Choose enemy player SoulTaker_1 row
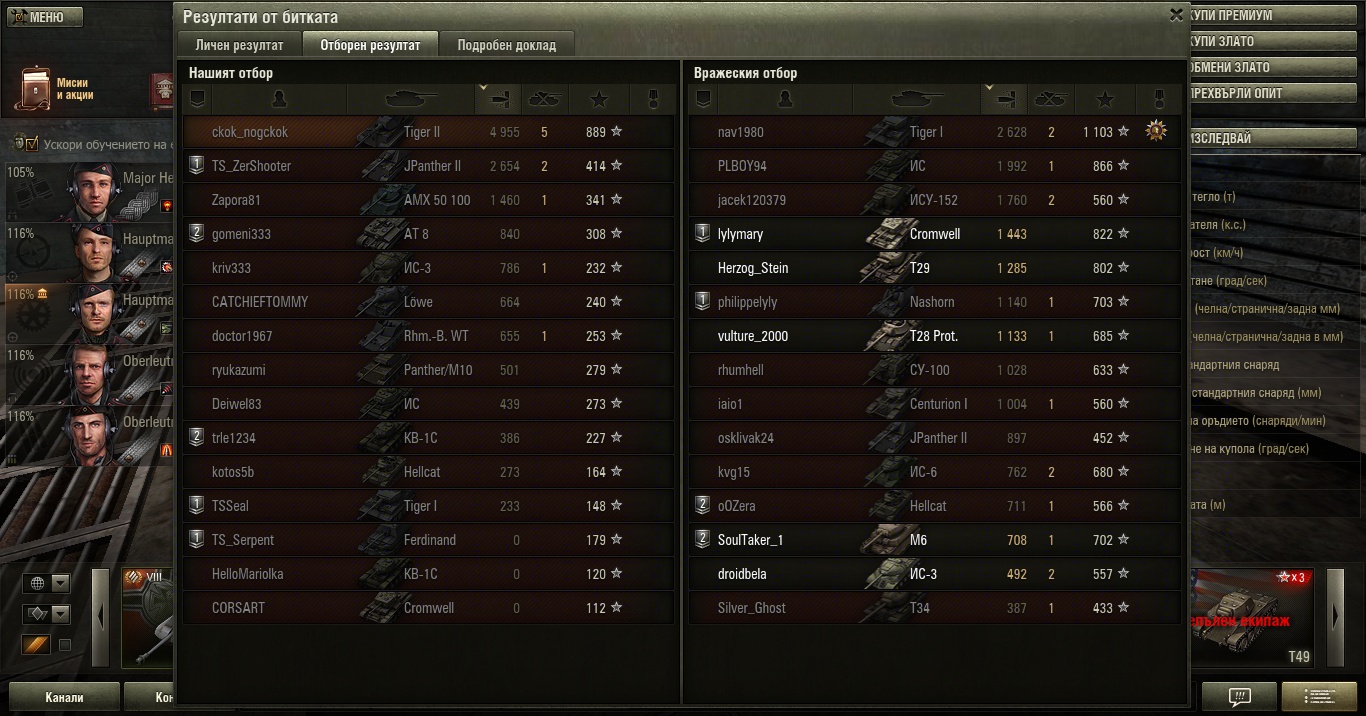The image size is (1366, 716). pyautogui.click(x=750, y=540)
